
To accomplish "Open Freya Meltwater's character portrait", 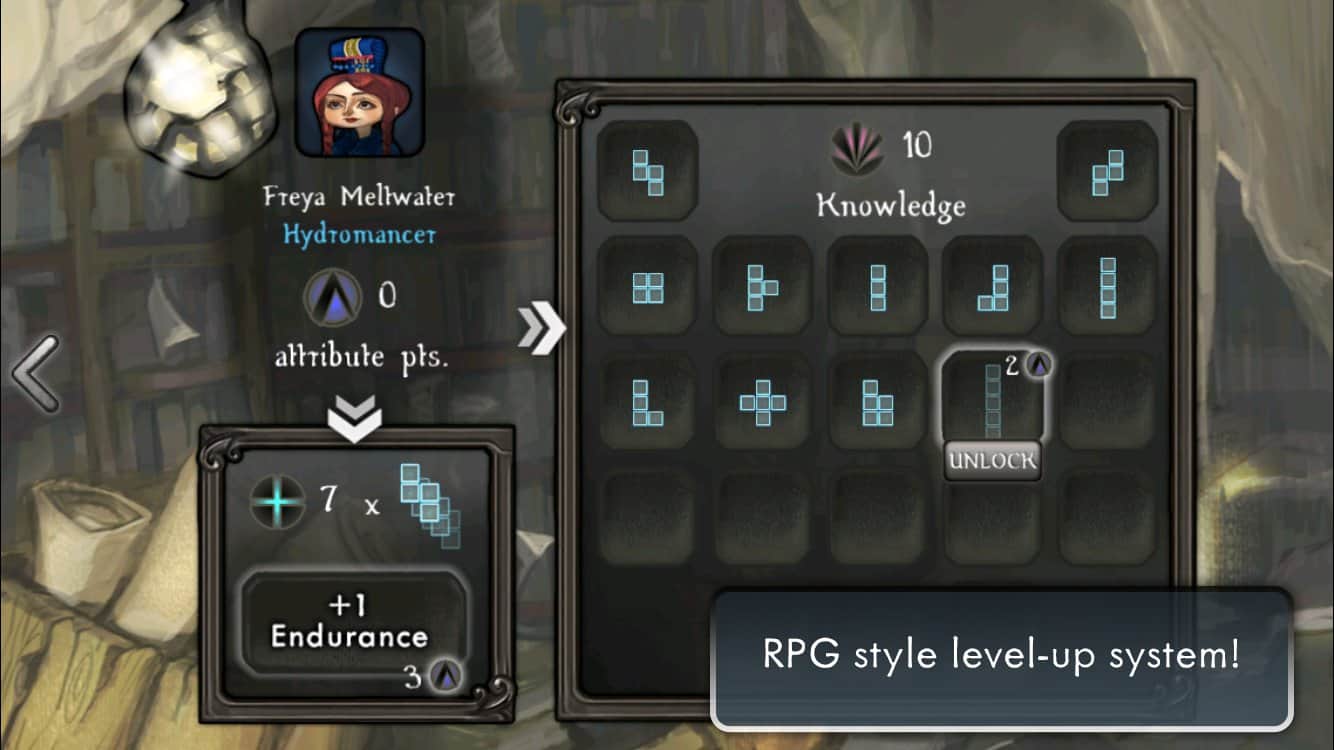I will (x=360, y=93).
